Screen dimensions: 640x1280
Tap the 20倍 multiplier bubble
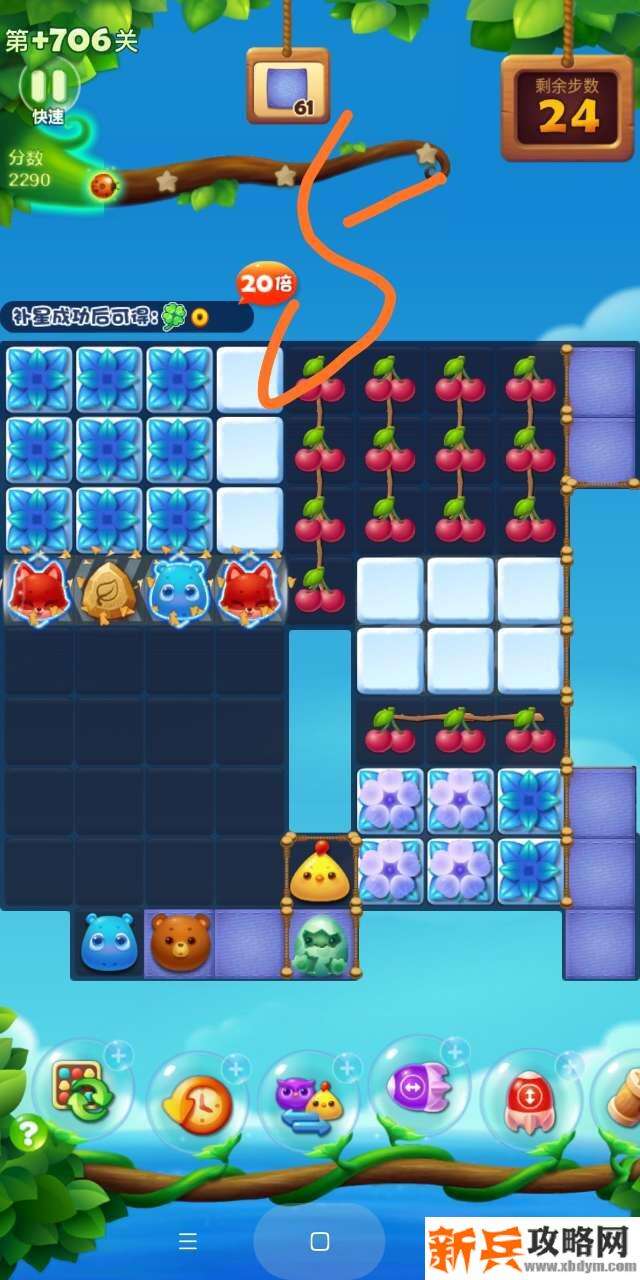[267, 285]
